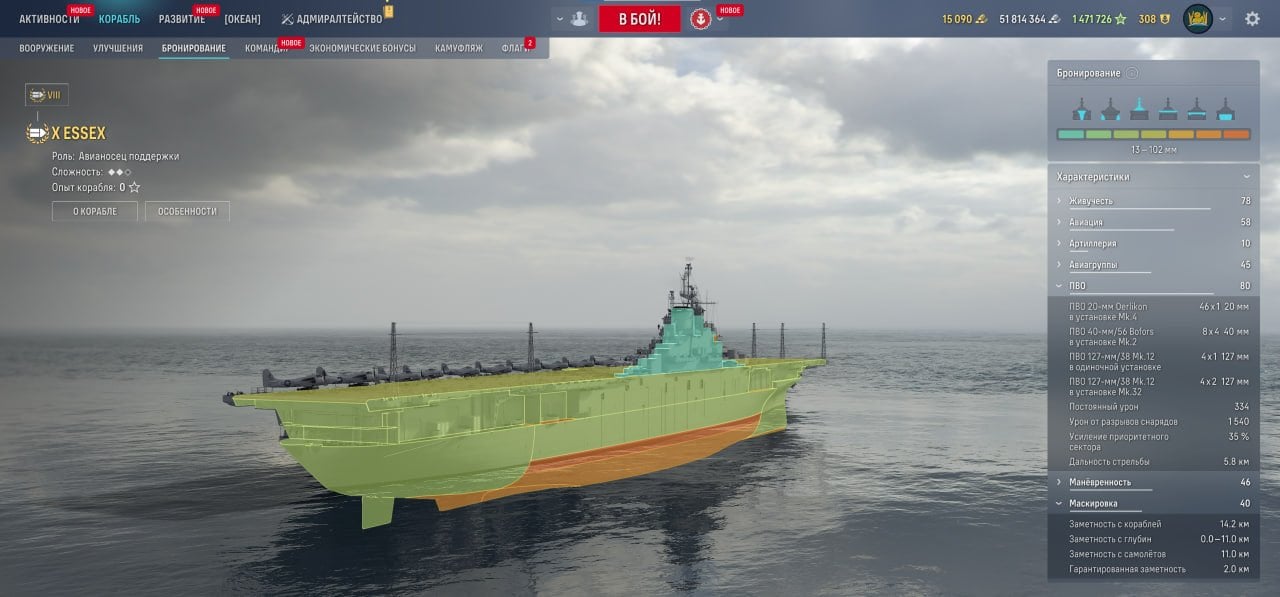Expand the Авиагруппы characteristic row
1280x597 pixels.
coord(1092,265)
